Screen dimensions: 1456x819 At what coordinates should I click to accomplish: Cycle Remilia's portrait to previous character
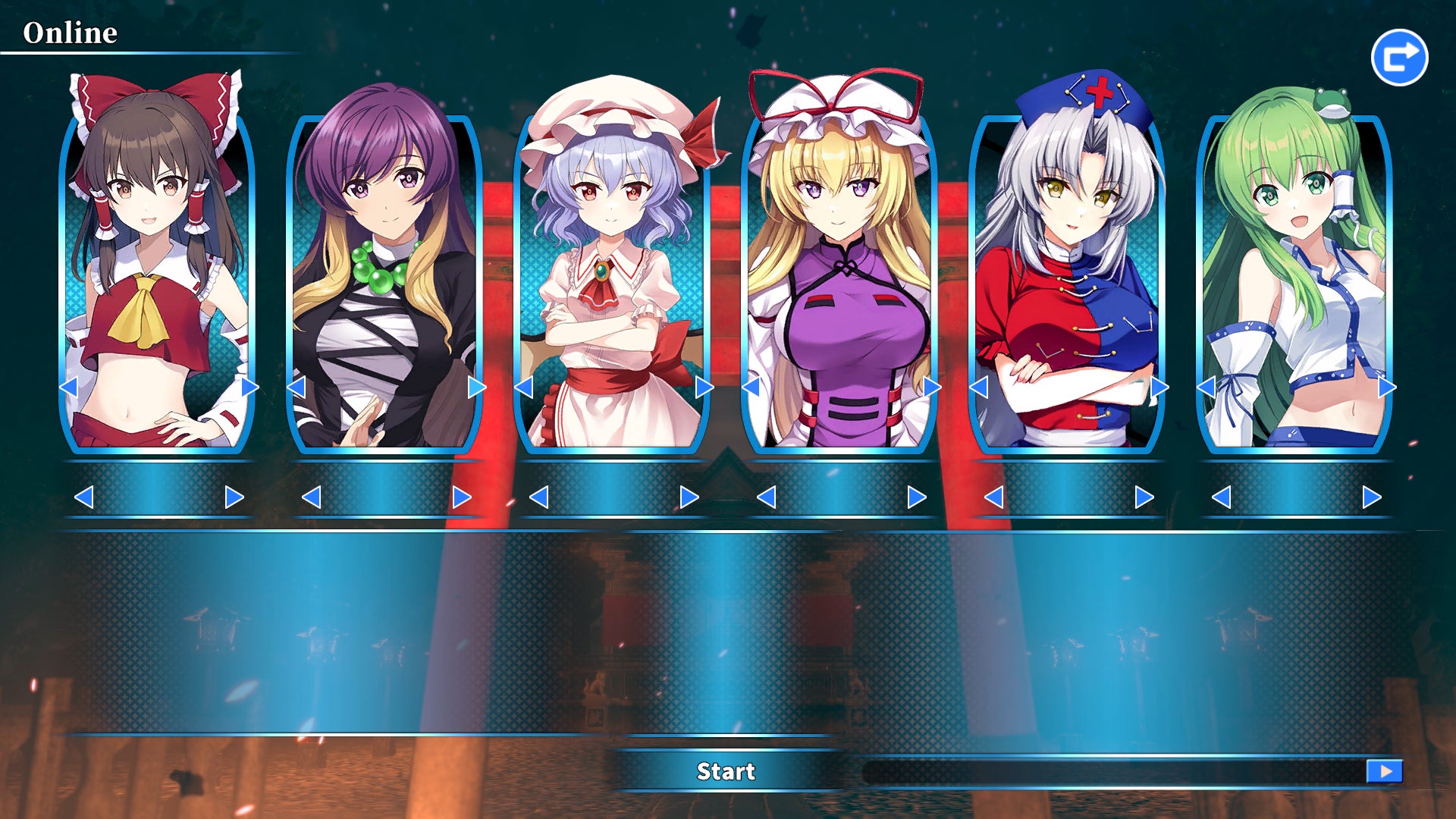click(523, 388)
